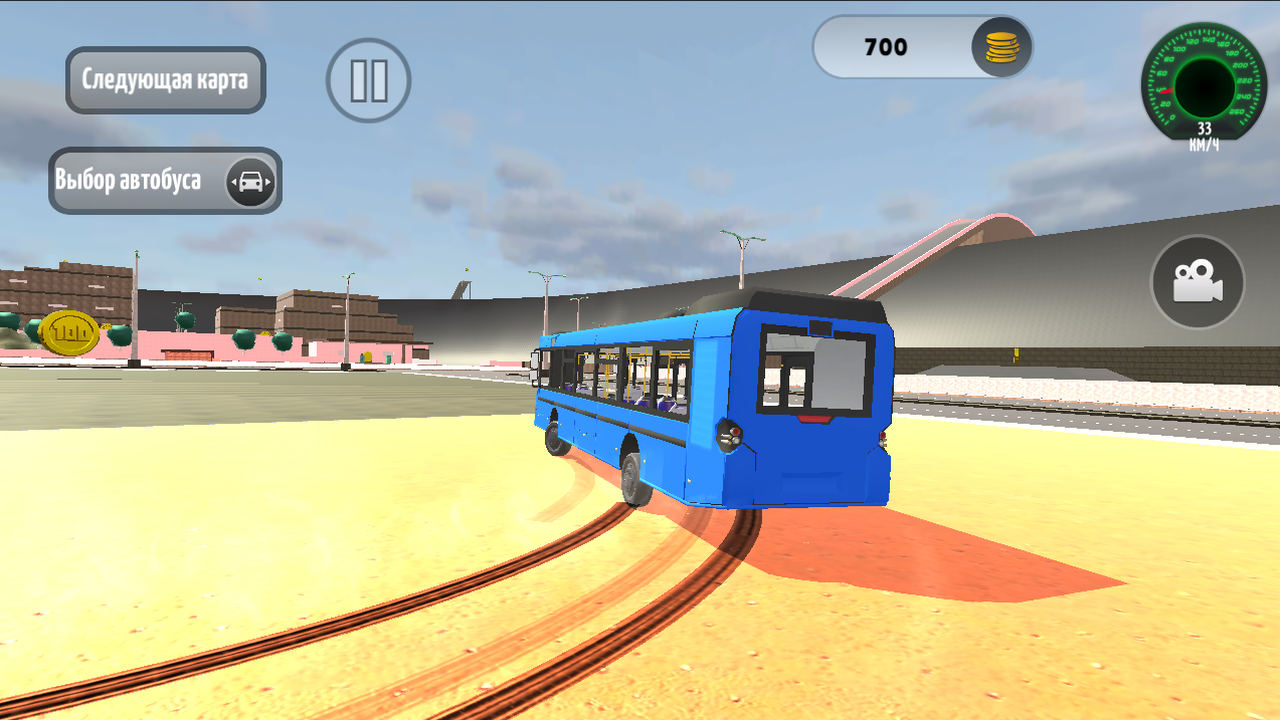Select the car icon on Выбор автобуса button
1280x720 pixels.
[251, 181]
